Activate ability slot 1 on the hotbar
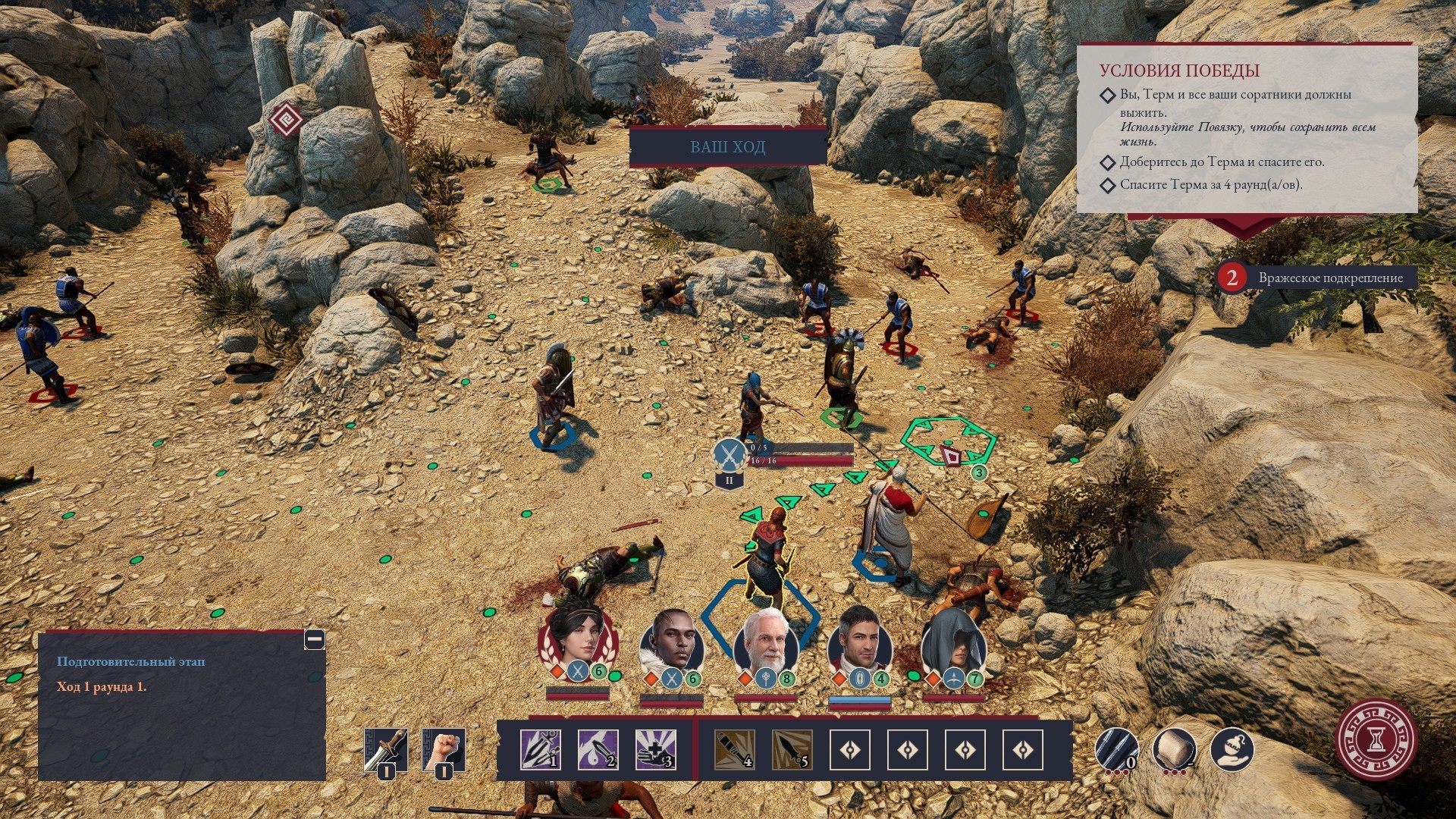Viewport: 1456px width, 819px height. 541,750
